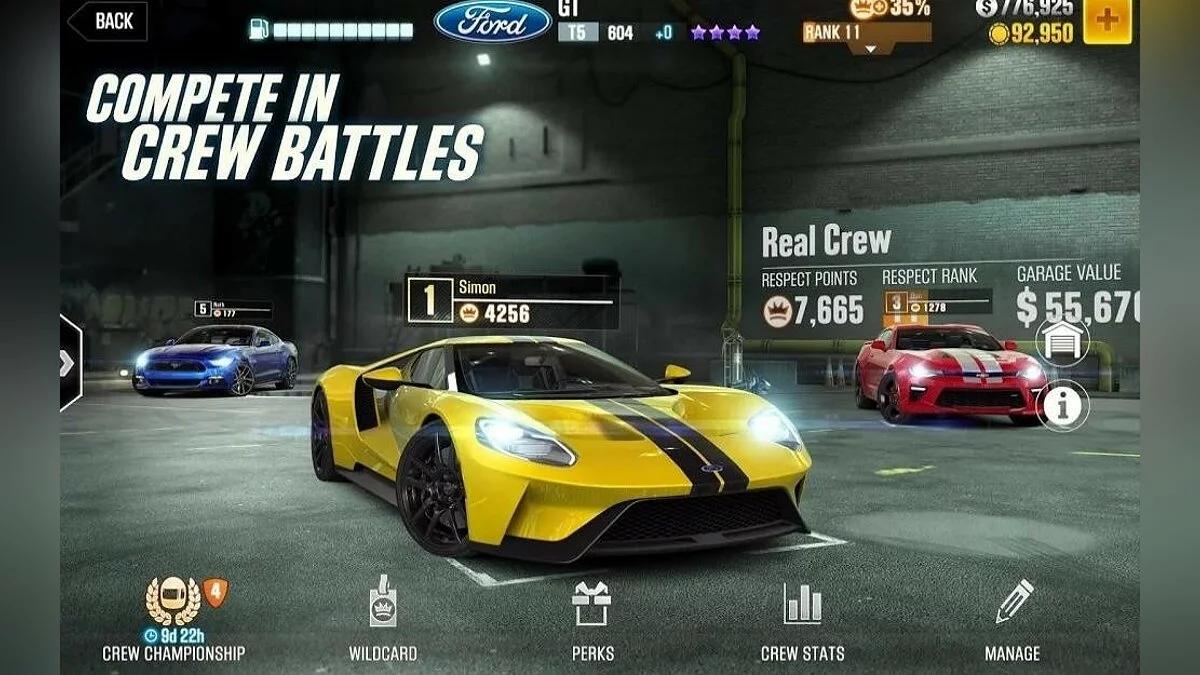Expand the left side arrow panel
Viewport: 1200px width, 675px height.
coord(69,363)
